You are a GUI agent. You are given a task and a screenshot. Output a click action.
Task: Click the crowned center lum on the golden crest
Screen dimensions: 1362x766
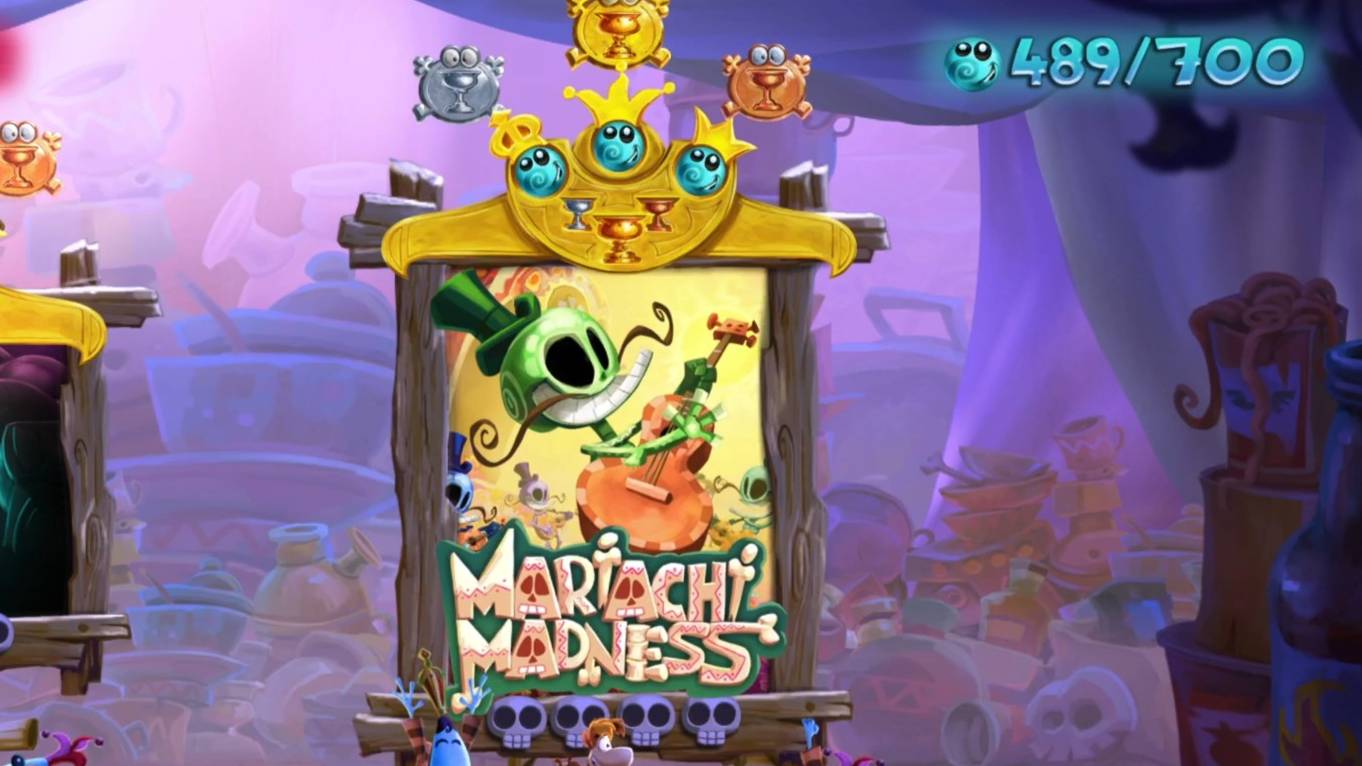[618, 144]
